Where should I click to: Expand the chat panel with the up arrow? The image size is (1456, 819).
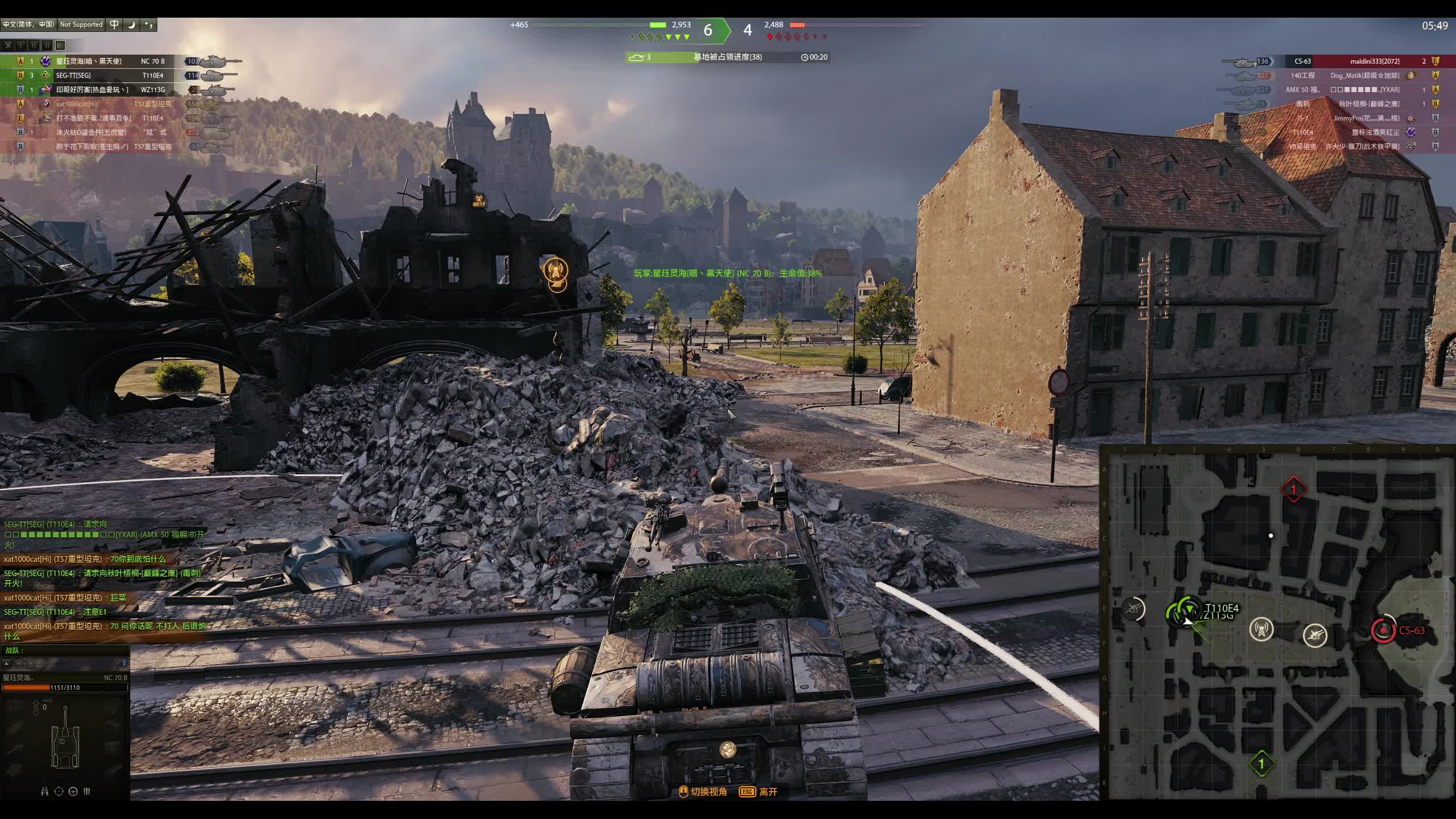point(7,663)
